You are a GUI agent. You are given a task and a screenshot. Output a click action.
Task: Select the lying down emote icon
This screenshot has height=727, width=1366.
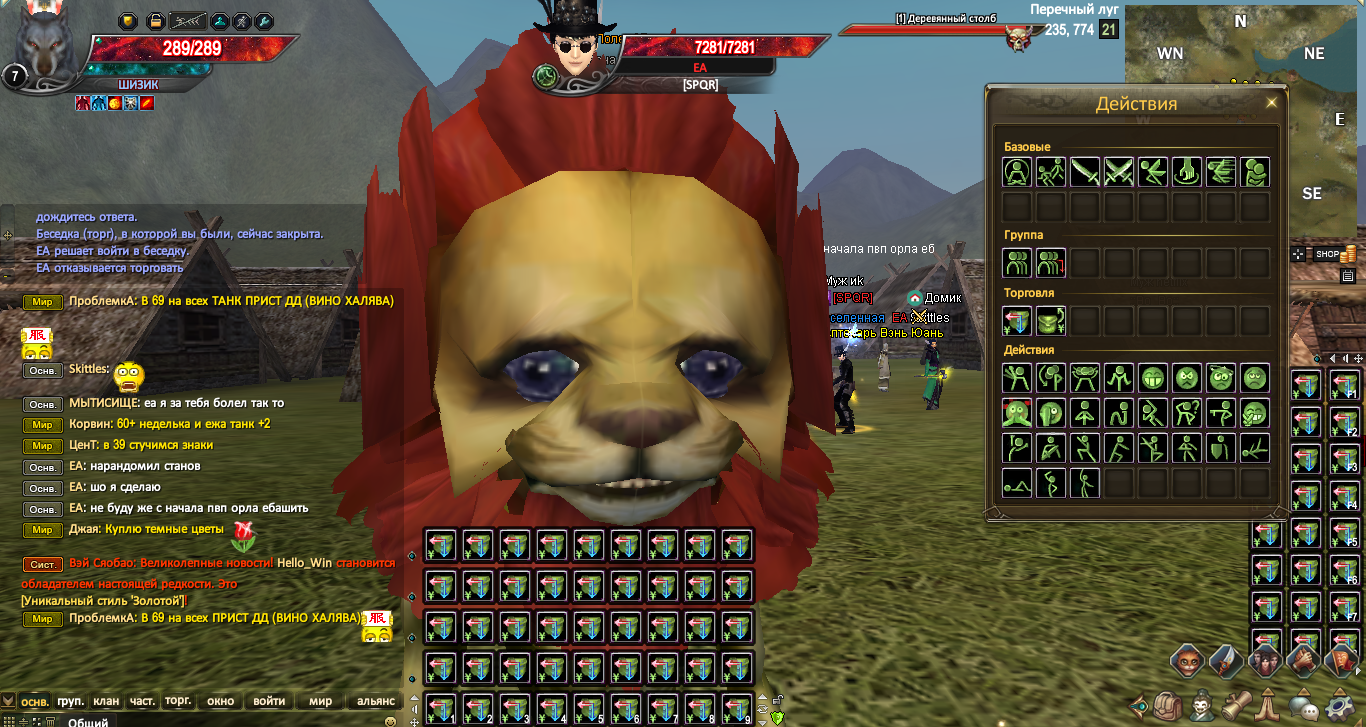coord(1018,482)
